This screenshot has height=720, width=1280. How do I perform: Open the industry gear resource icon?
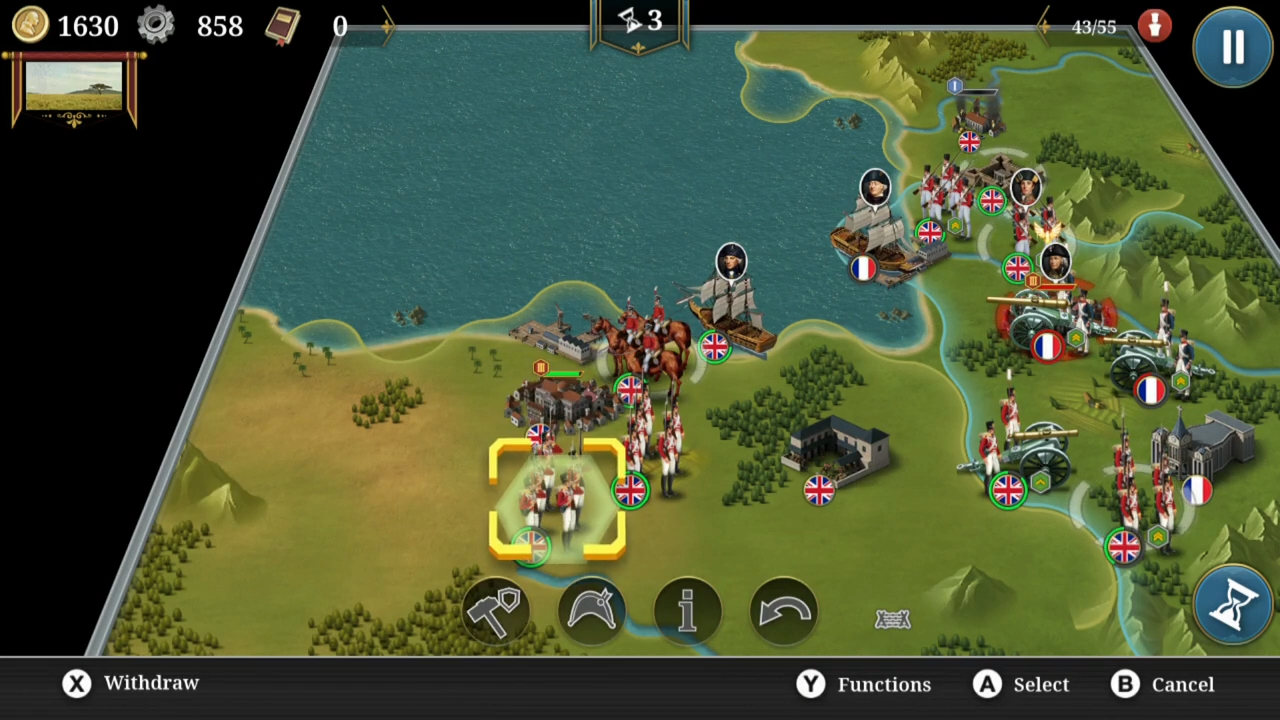click(x=155, y=26)
